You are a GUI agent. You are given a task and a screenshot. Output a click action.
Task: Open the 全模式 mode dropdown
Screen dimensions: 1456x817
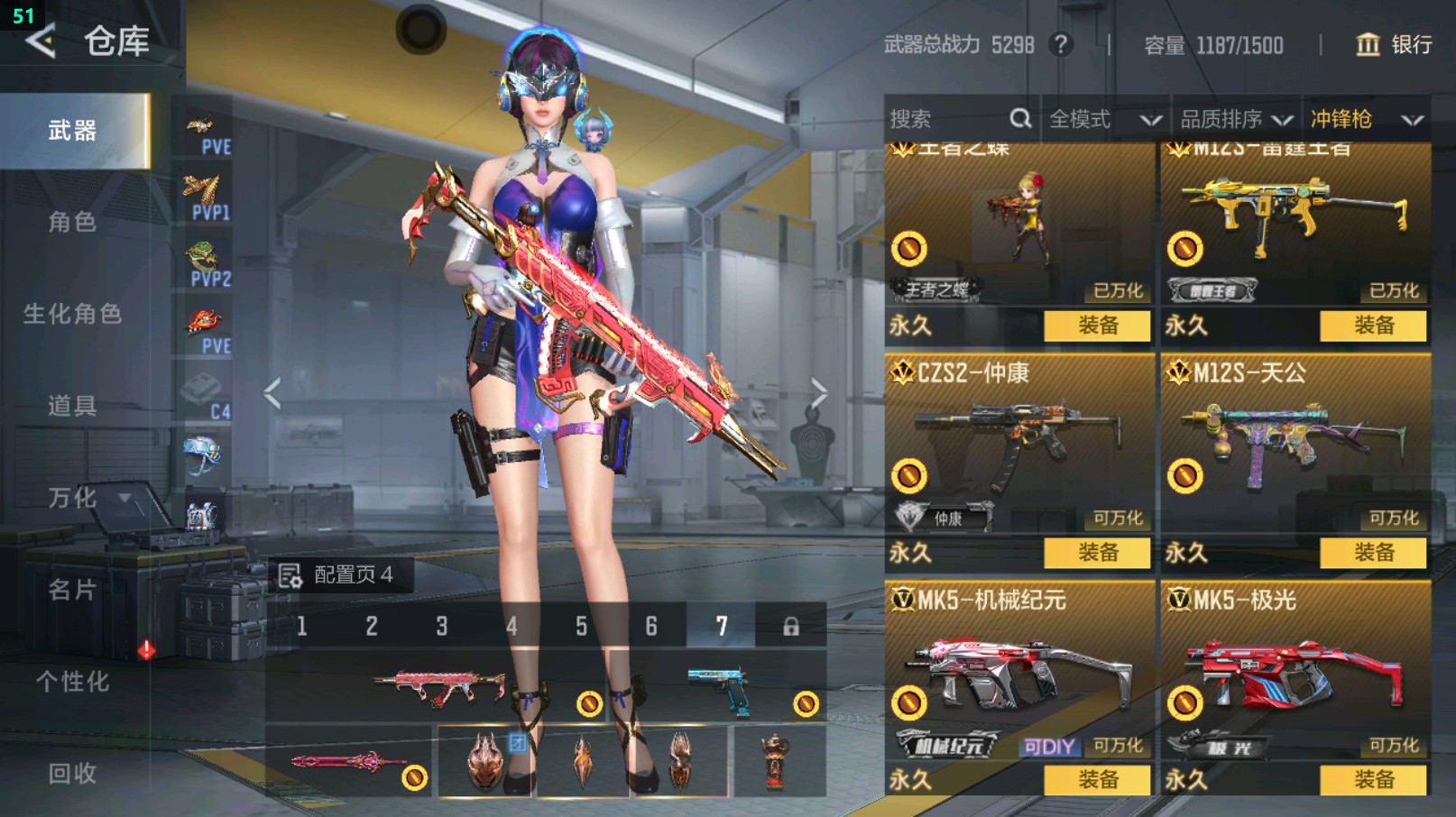(x=1104, y=119)
